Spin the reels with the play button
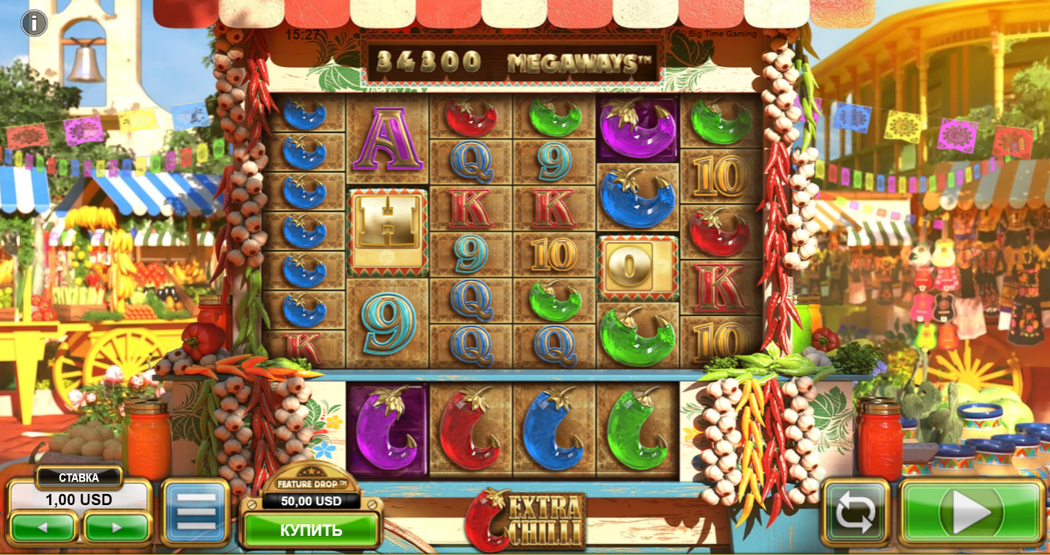1050x555 pixels. point(970,513)
